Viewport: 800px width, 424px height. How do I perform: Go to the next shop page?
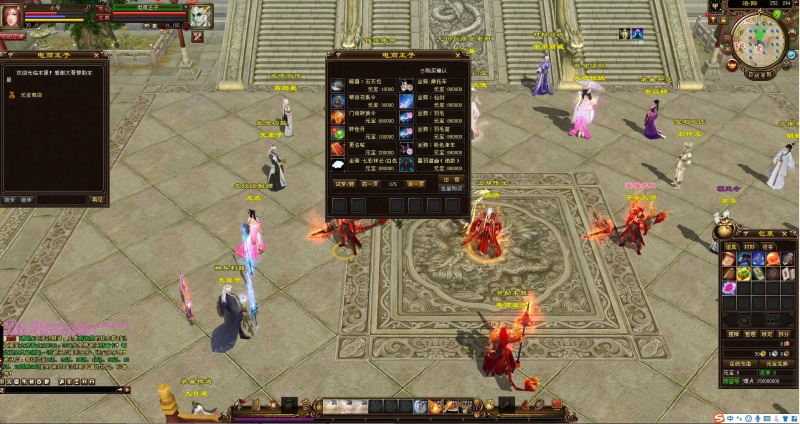pos(416,184)
